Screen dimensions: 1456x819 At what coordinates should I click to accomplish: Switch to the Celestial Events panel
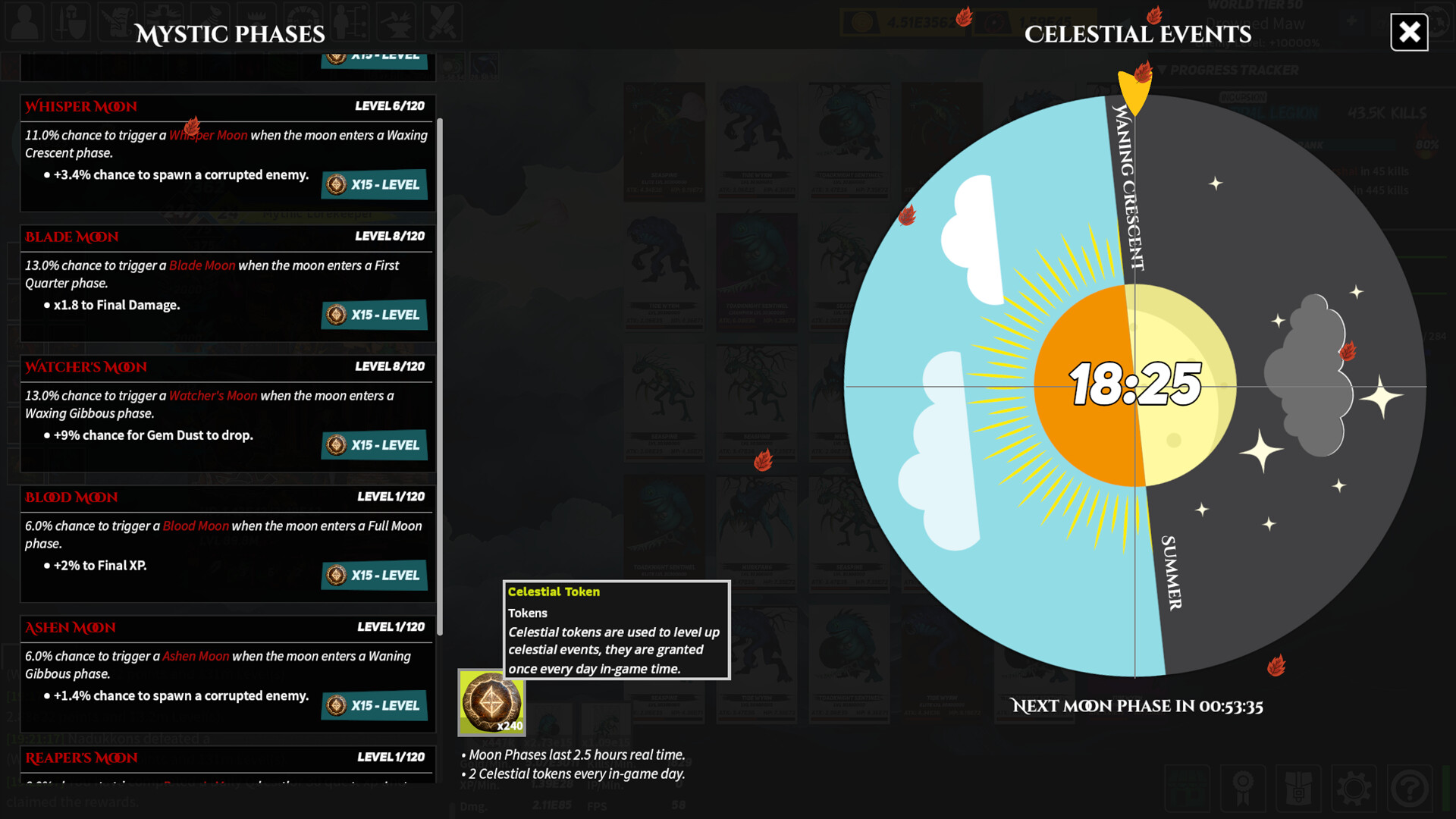pos(1137,33)
